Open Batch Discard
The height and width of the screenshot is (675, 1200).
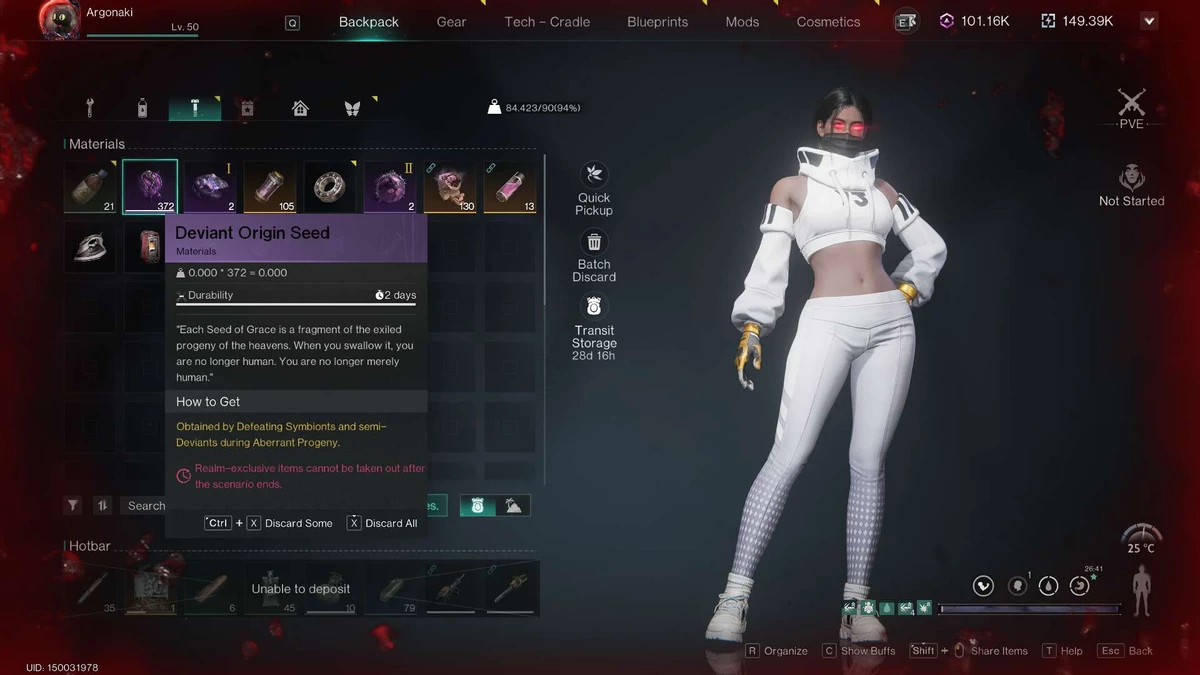point(594,255)
